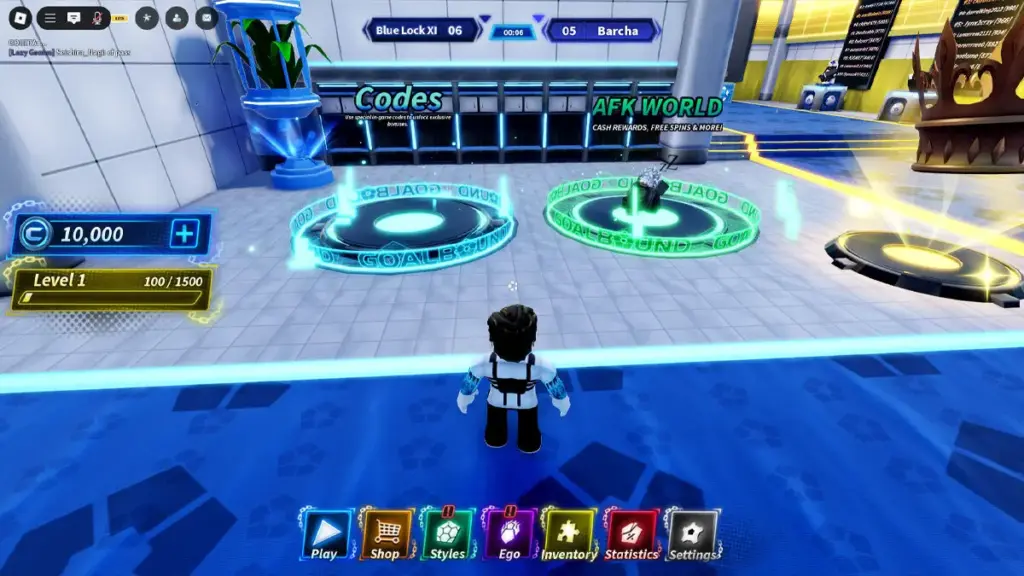View the Statistics panel
The image size is (1024, 576).
(x=631, y=535)
